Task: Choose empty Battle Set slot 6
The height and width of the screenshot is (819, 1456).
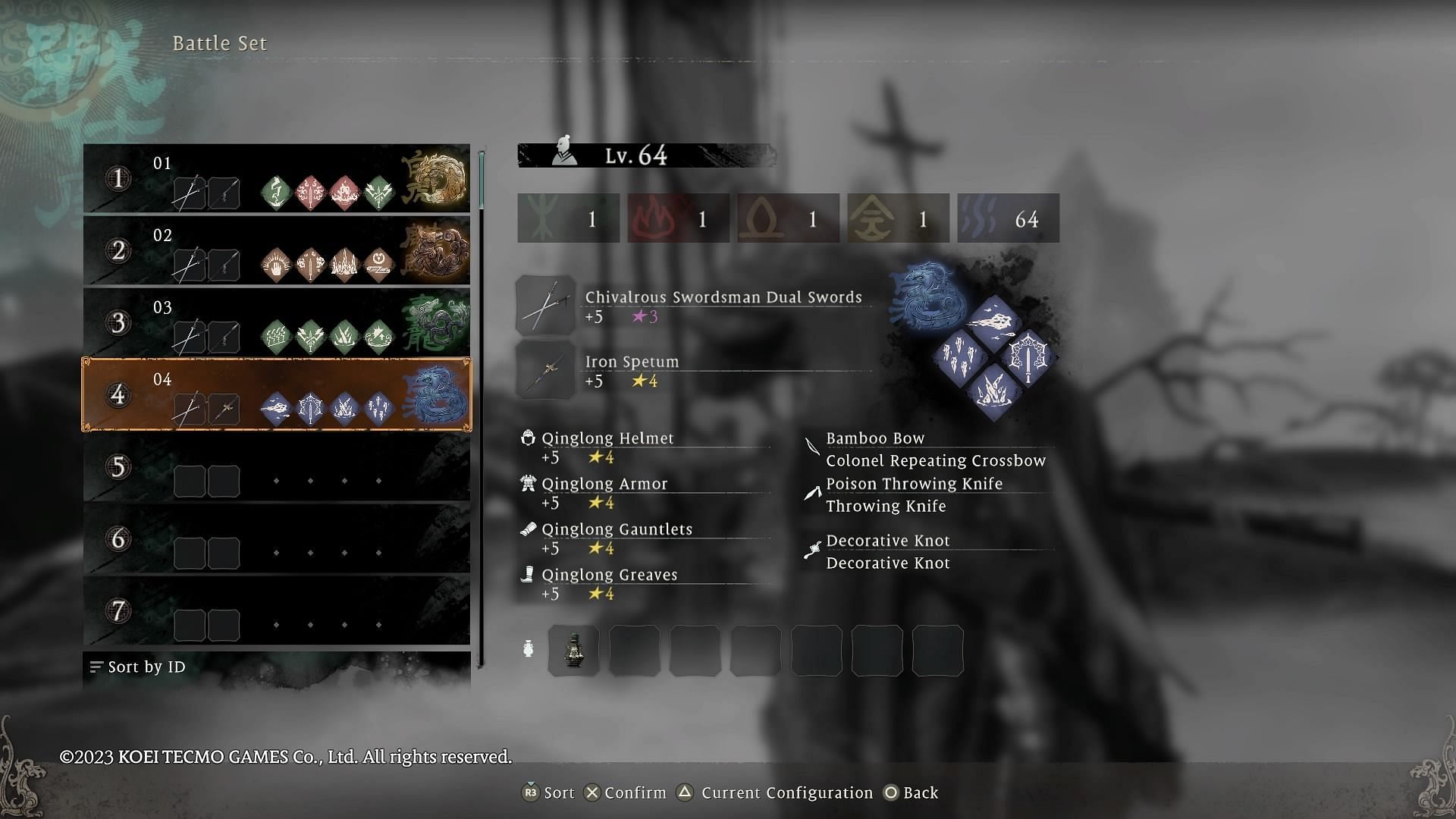Action: point(276,539)
